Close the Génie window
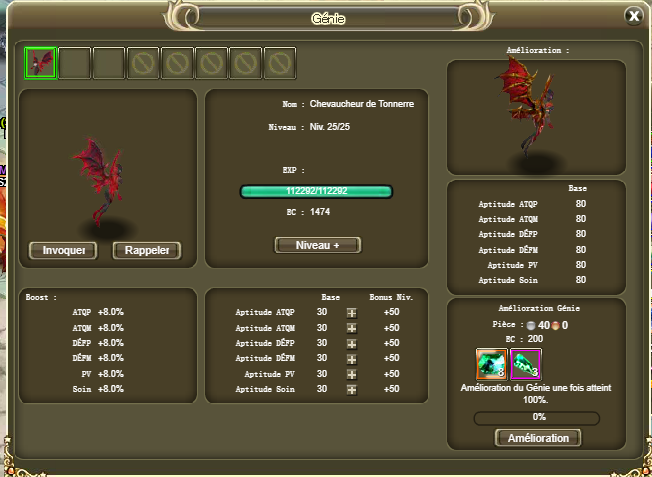This screenshot has height=477, width=652. click(633, 16)
